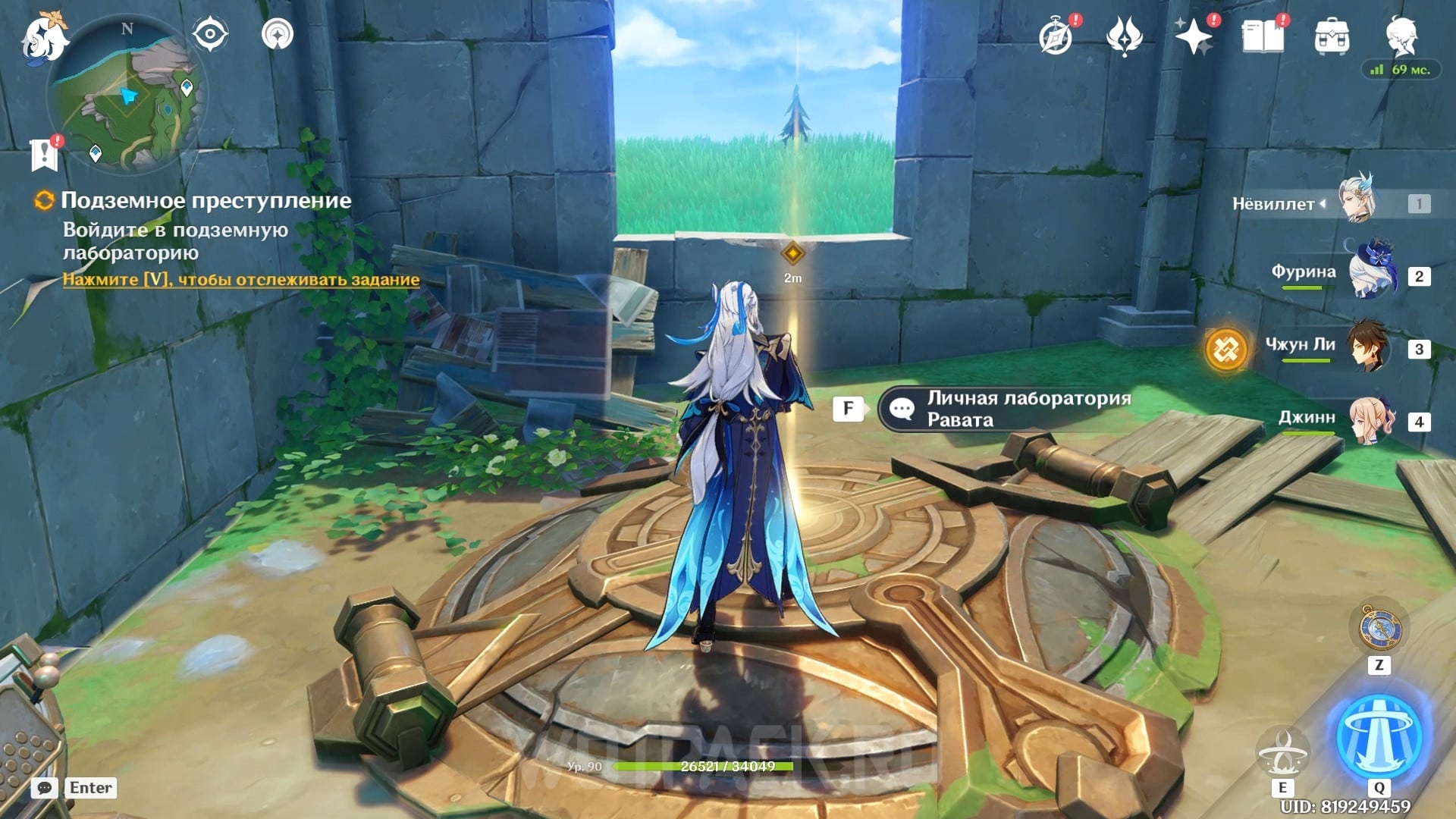This screenshot has width=1456, height=819.
Task: Open the wish star icon
Action: tap(1193, 36)
